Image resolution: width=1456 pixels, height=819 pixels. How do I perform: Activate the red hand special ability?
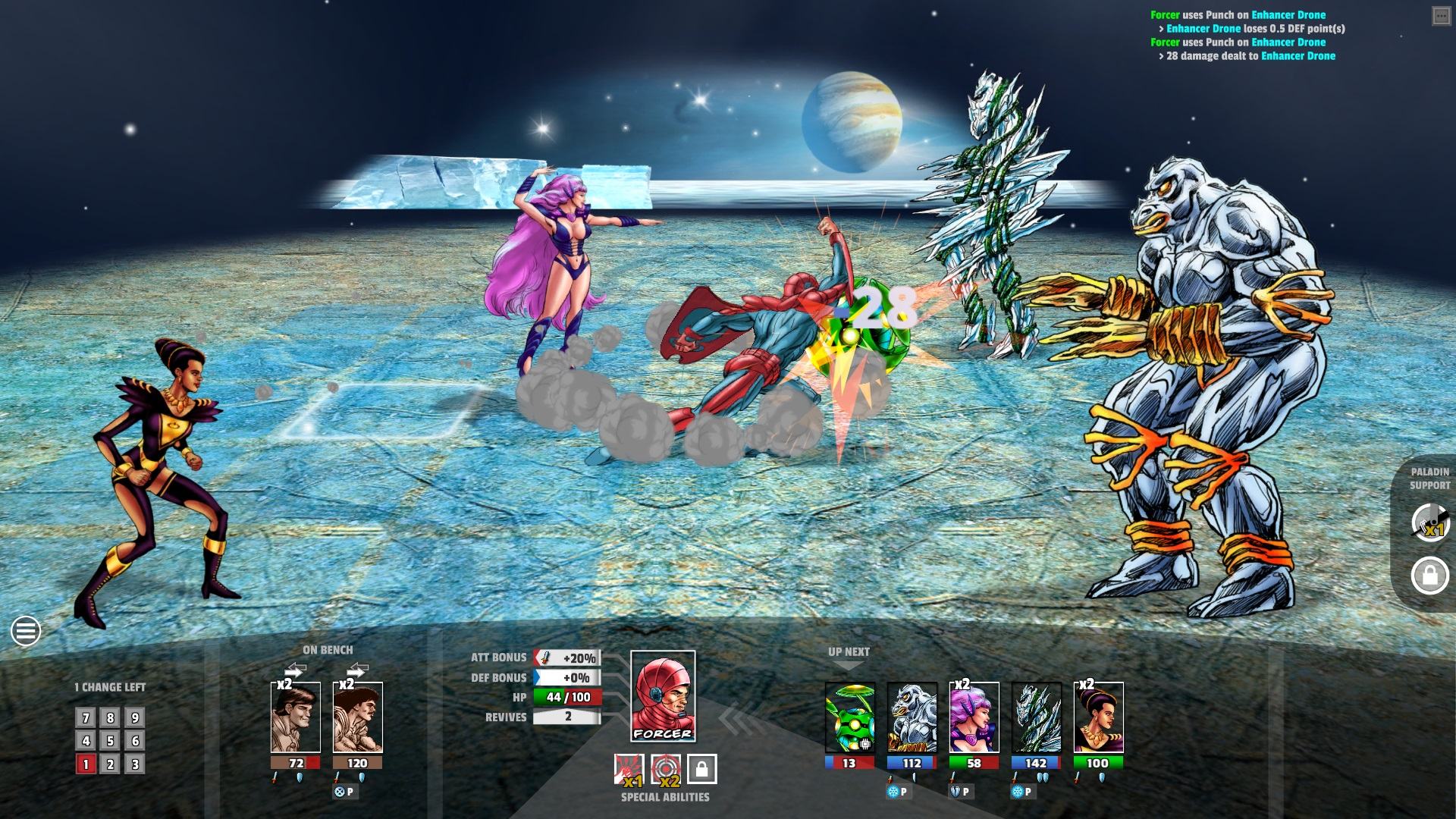[629, 769]
